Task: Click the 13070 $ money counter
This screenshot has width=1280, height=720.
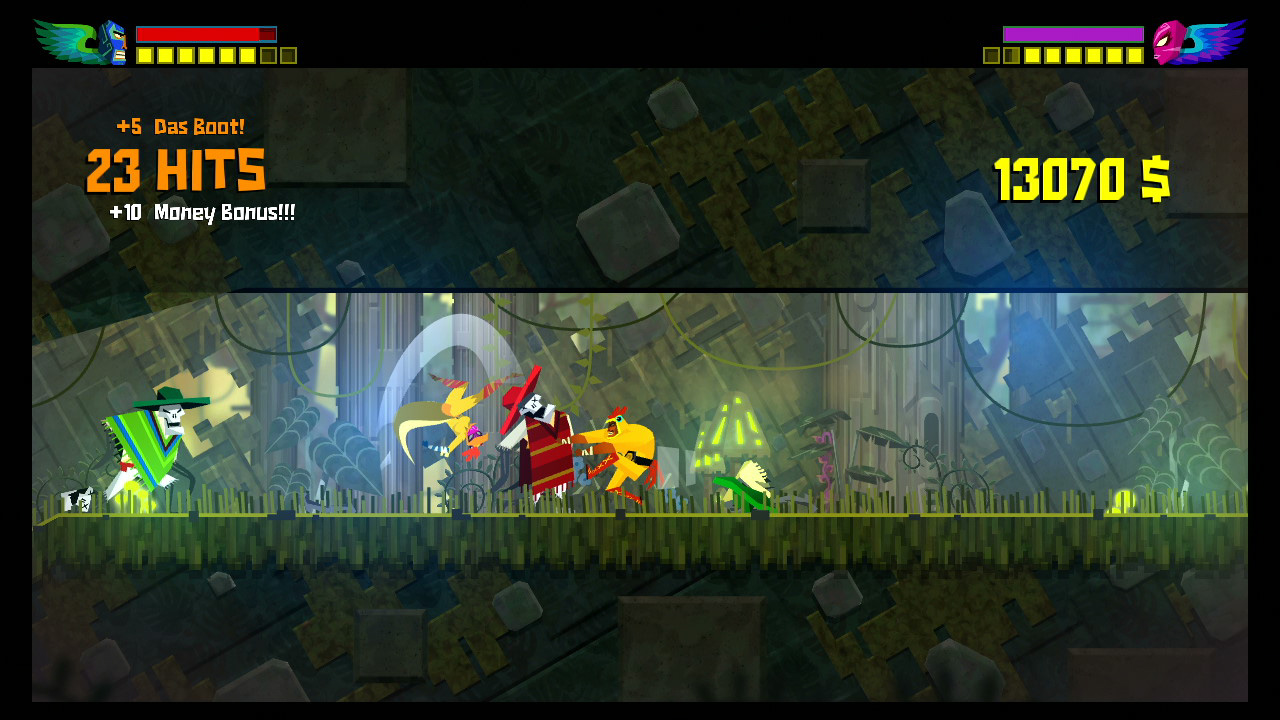Action: 1078,177
